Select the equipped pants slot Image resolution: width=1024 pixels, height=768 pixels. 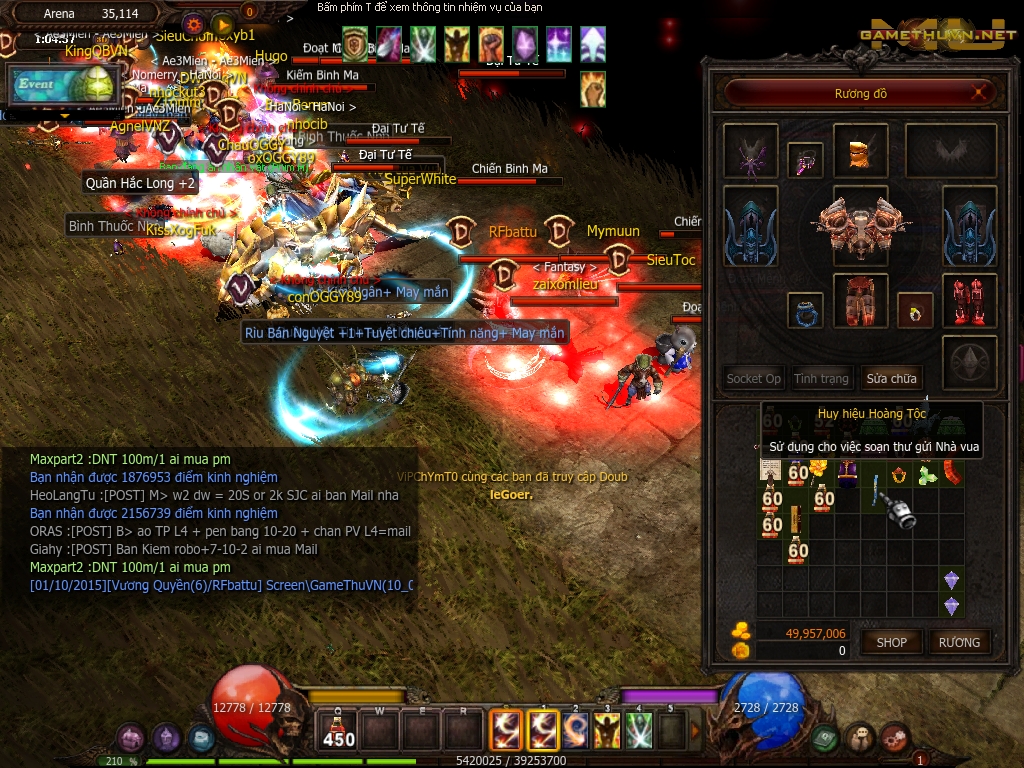859,300
